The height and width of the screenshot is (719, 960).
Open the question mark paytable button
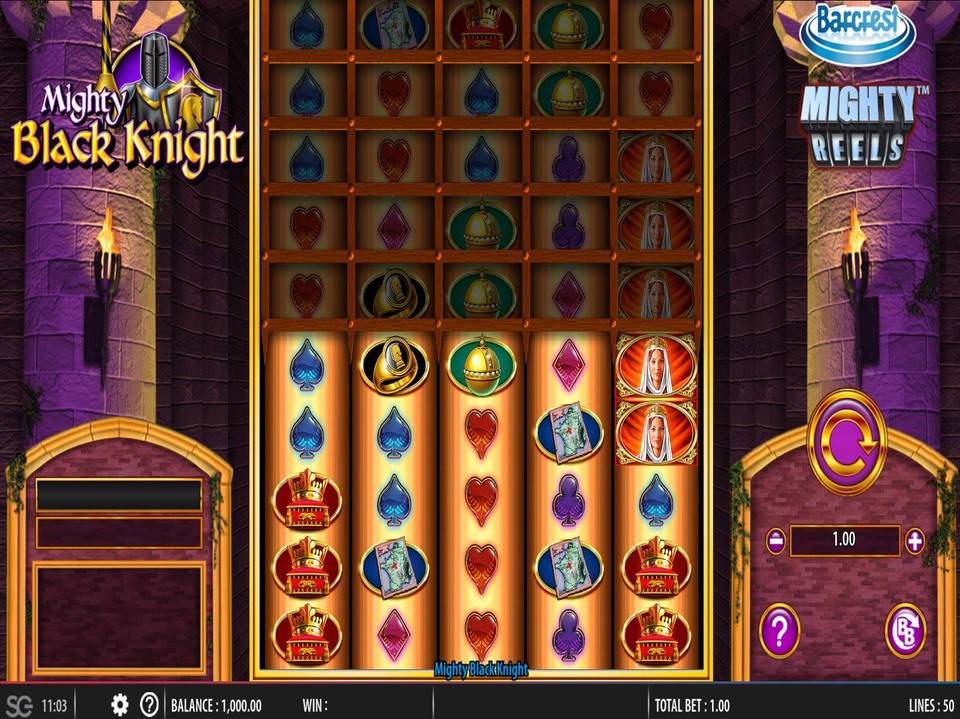click(x=779, y=631)
